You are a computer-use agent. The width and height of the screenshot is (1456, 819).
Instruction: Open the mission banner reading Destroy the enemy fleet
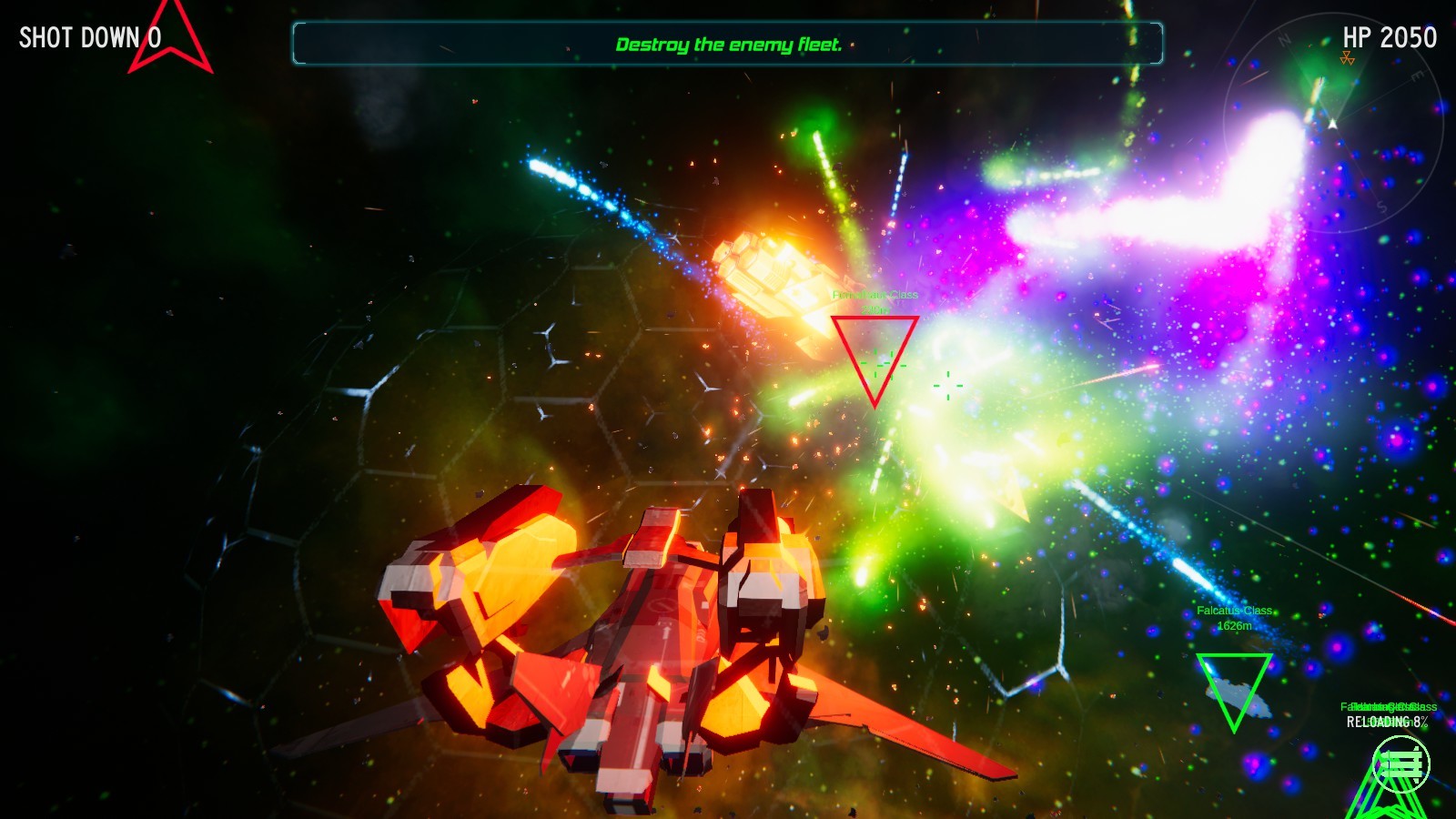728,43
